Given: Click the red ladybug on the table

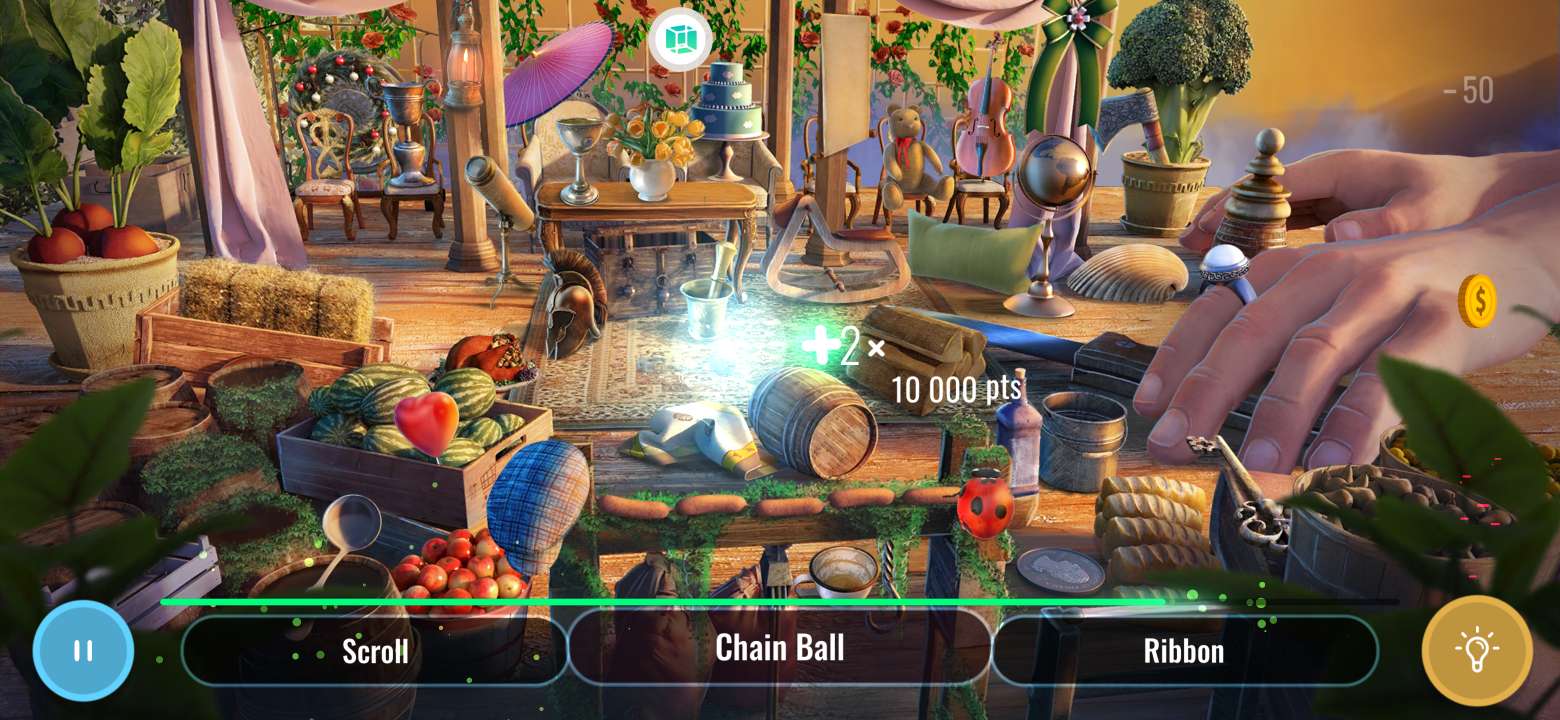Looking at the screenshot, I should [x=986, y=506].
